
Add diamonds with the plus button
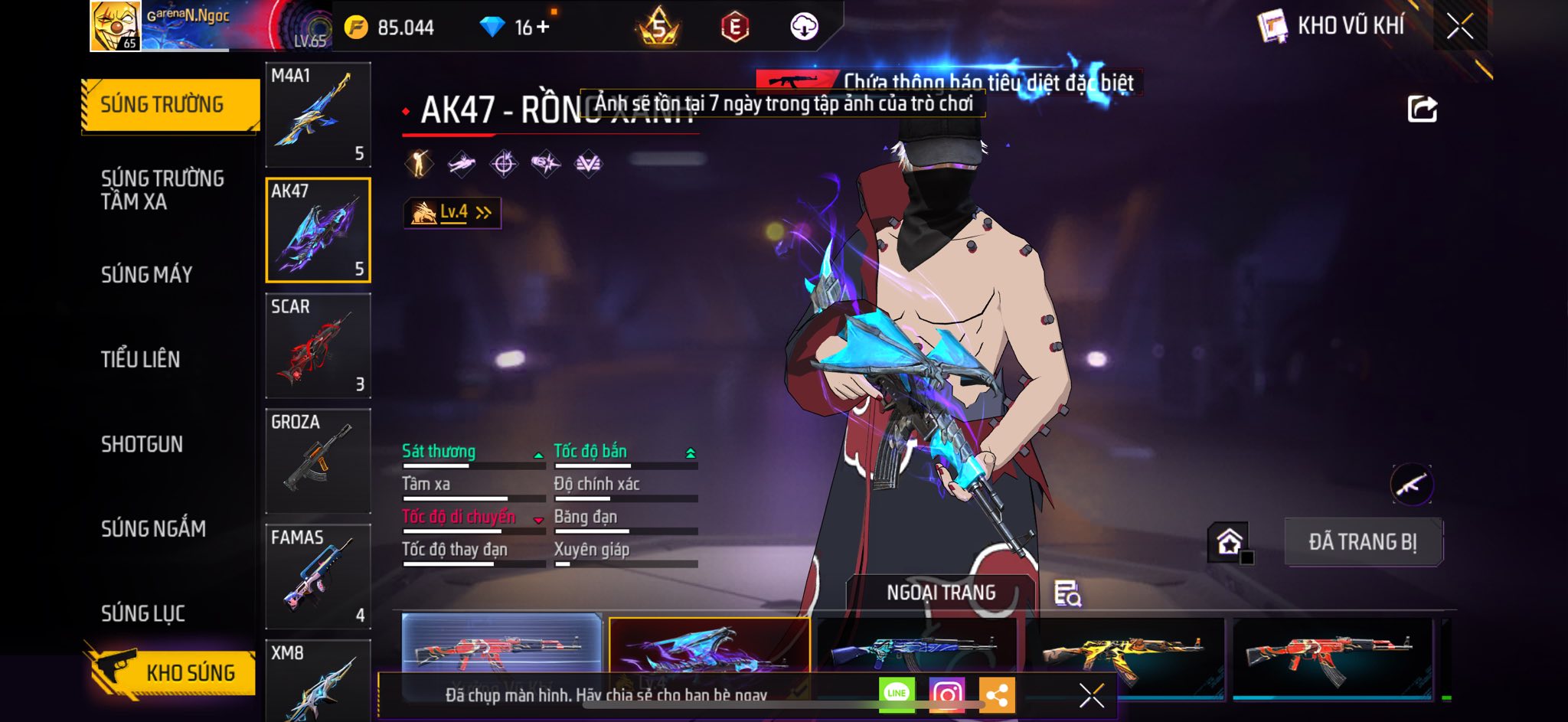click(543, 28)
